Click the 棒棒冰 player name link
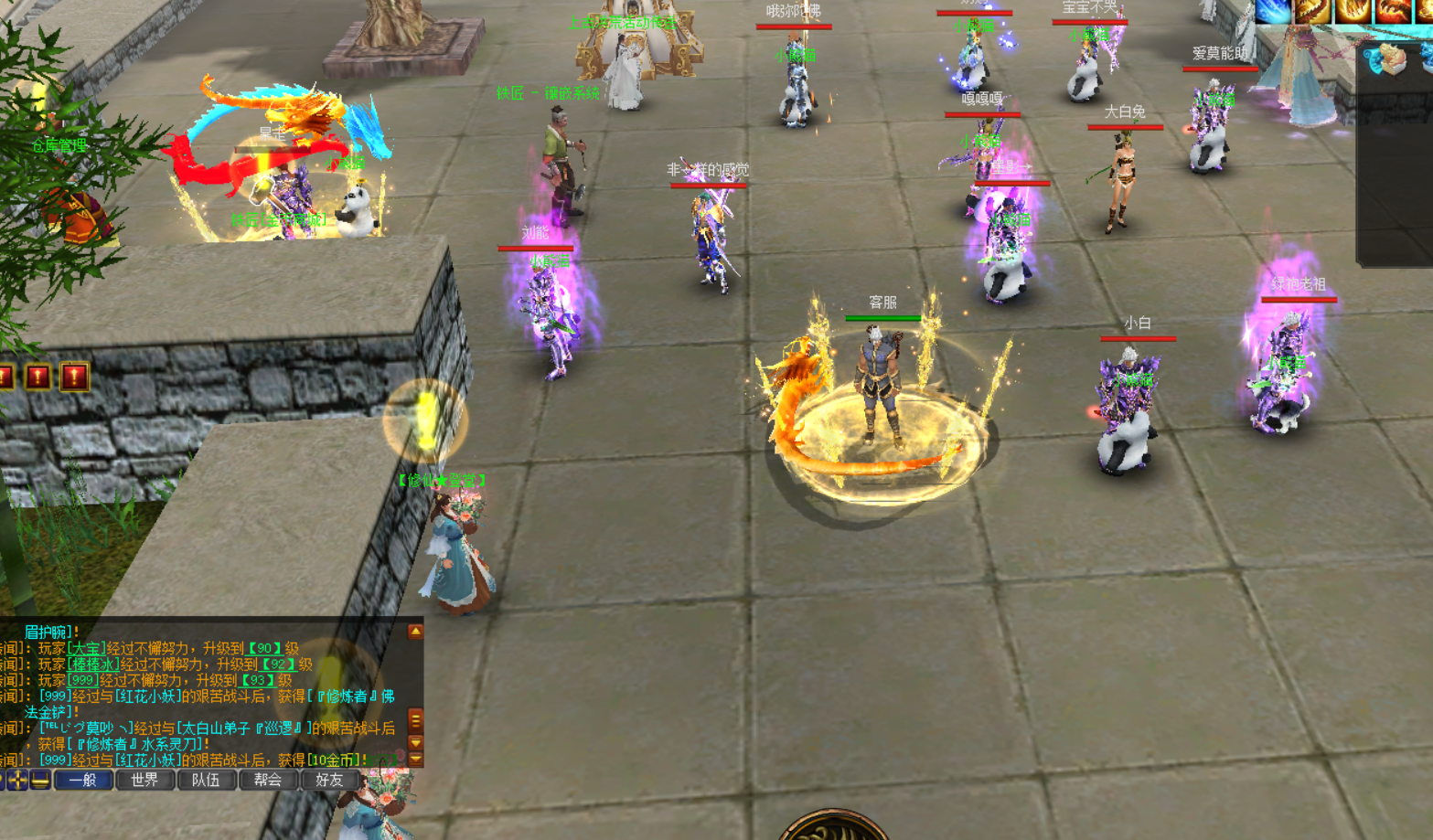This screenshot has width=1433, height=840. pyautogui.click(x=93, y=665)
